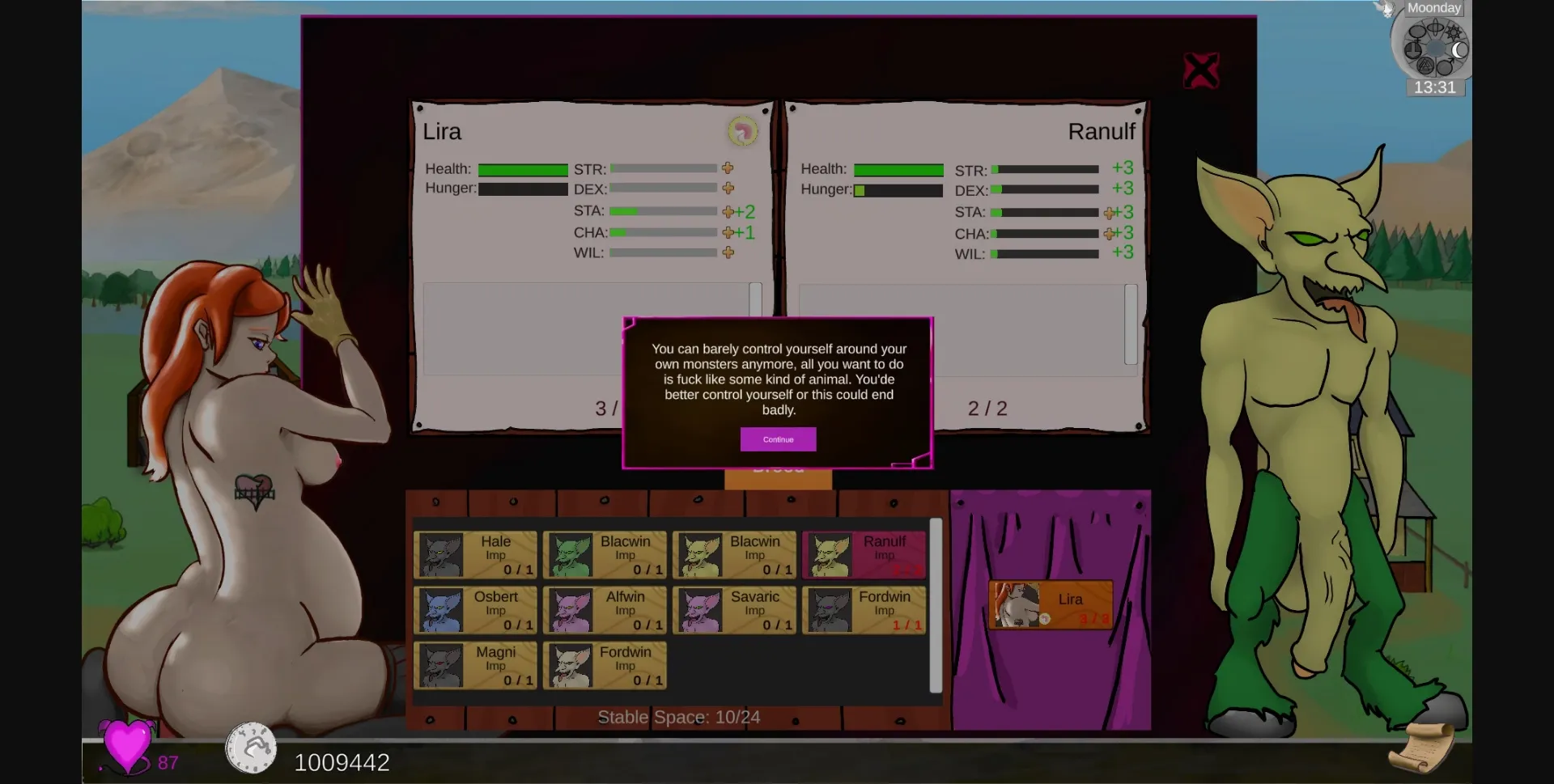Image resolution: width=1554 pixels, height=784 pixels.
Task: Click the plus icon next to Lira's CHA stat
Action: click(x=727, y=232)
